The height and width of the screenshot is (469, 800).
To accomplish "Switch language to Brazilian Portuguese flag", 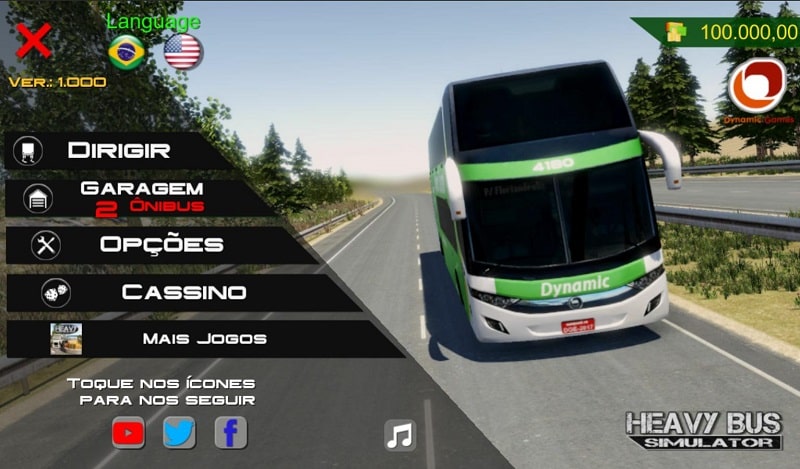I will coord(126,52).
